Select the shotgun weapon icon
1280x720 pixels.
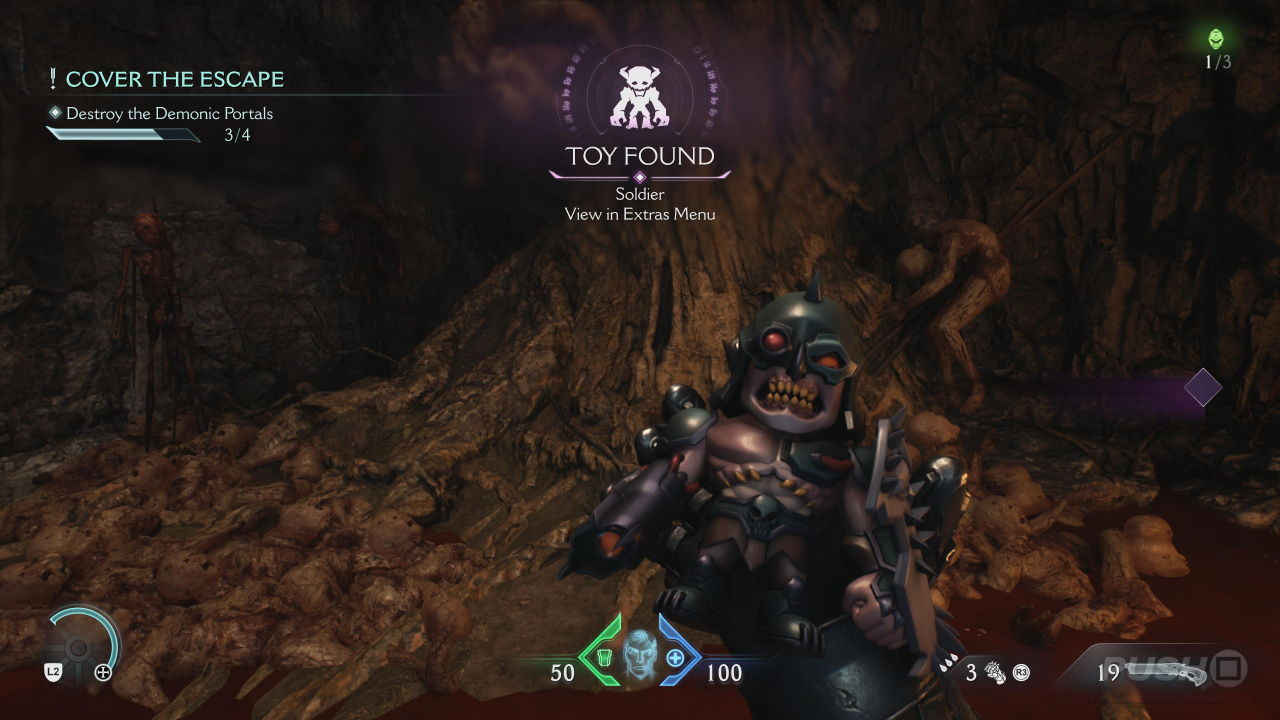click(1162, 670)
